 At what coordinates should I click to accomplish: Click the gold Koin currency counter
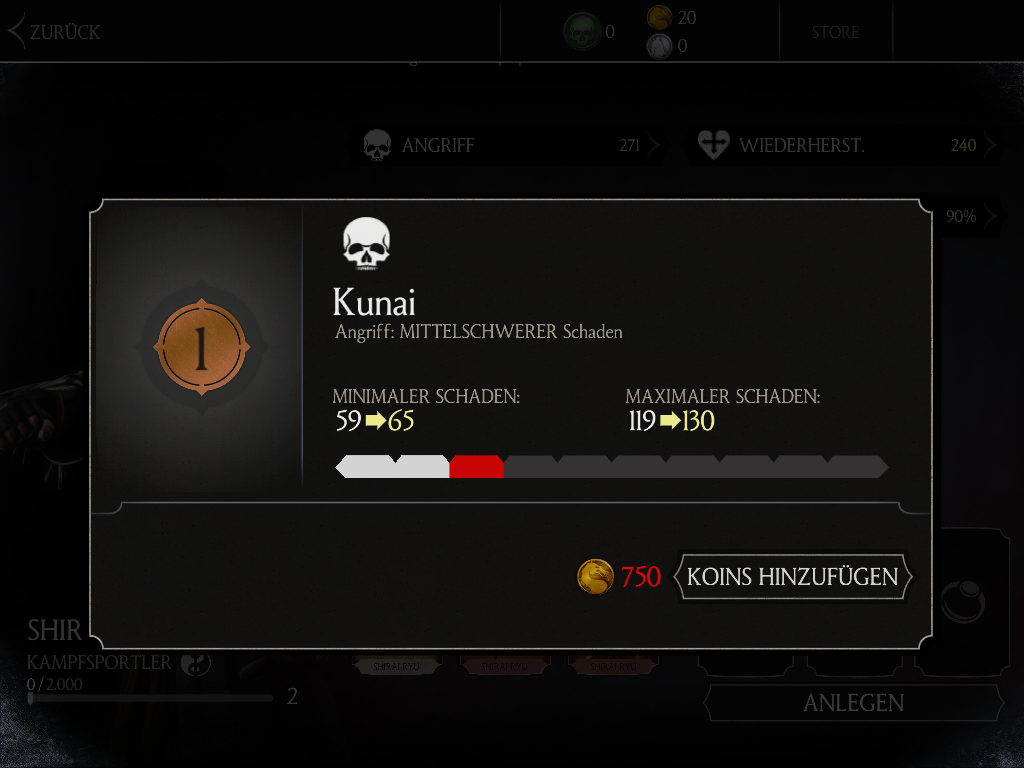[671, 18]
